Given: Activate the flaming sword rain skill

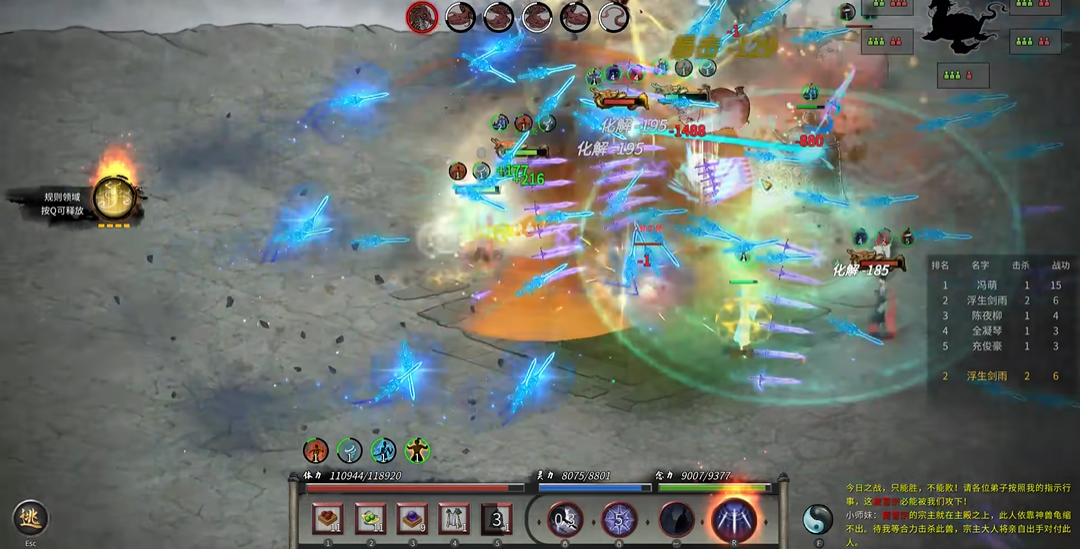Looking at the screenshot, I should 734,519.
